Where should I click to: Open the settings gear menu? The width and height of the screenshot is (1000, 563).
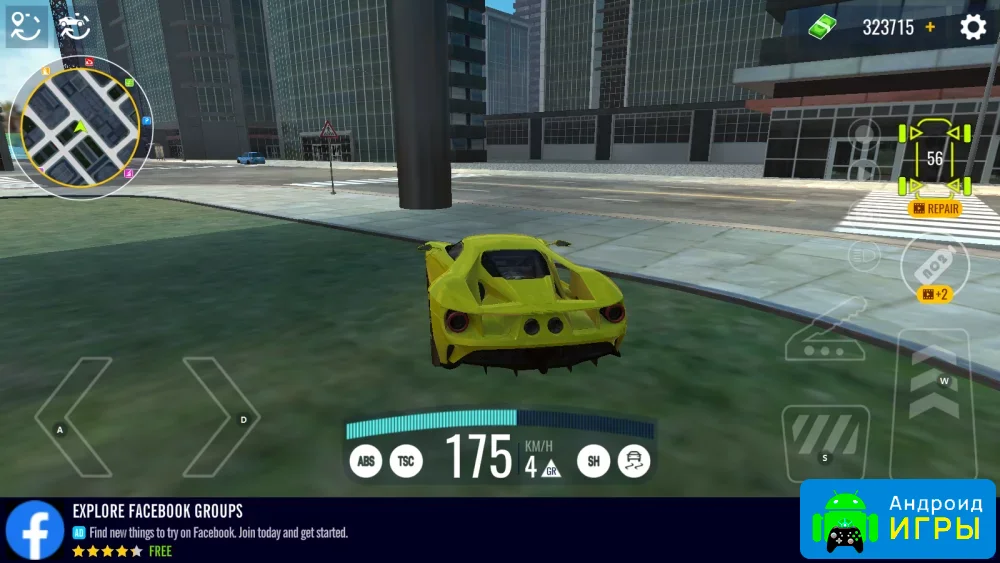[x=973, y=27]
